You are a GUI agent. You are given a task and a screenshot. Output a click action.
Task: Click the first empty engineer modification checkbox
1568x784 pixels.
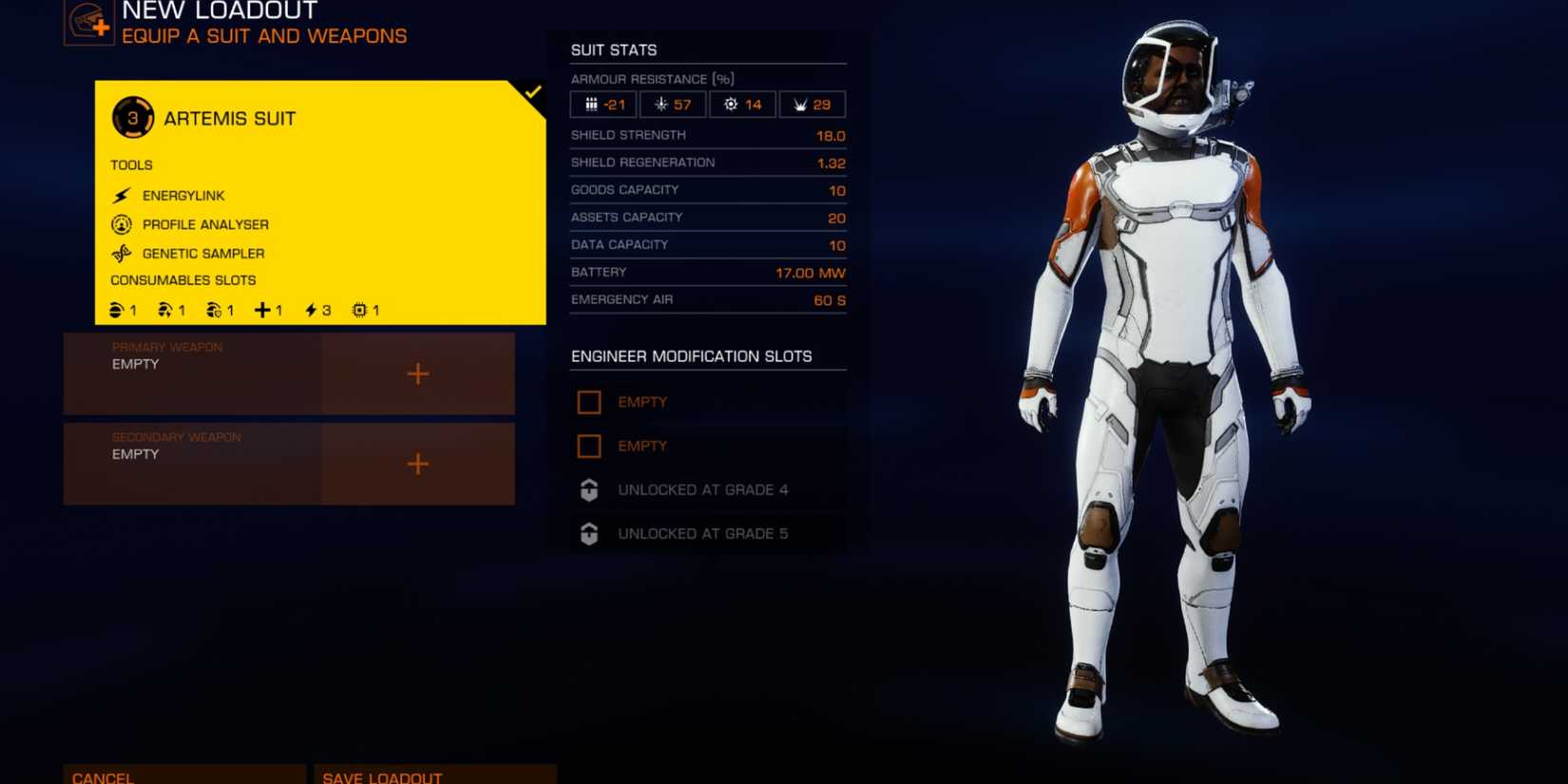[589, 402]
